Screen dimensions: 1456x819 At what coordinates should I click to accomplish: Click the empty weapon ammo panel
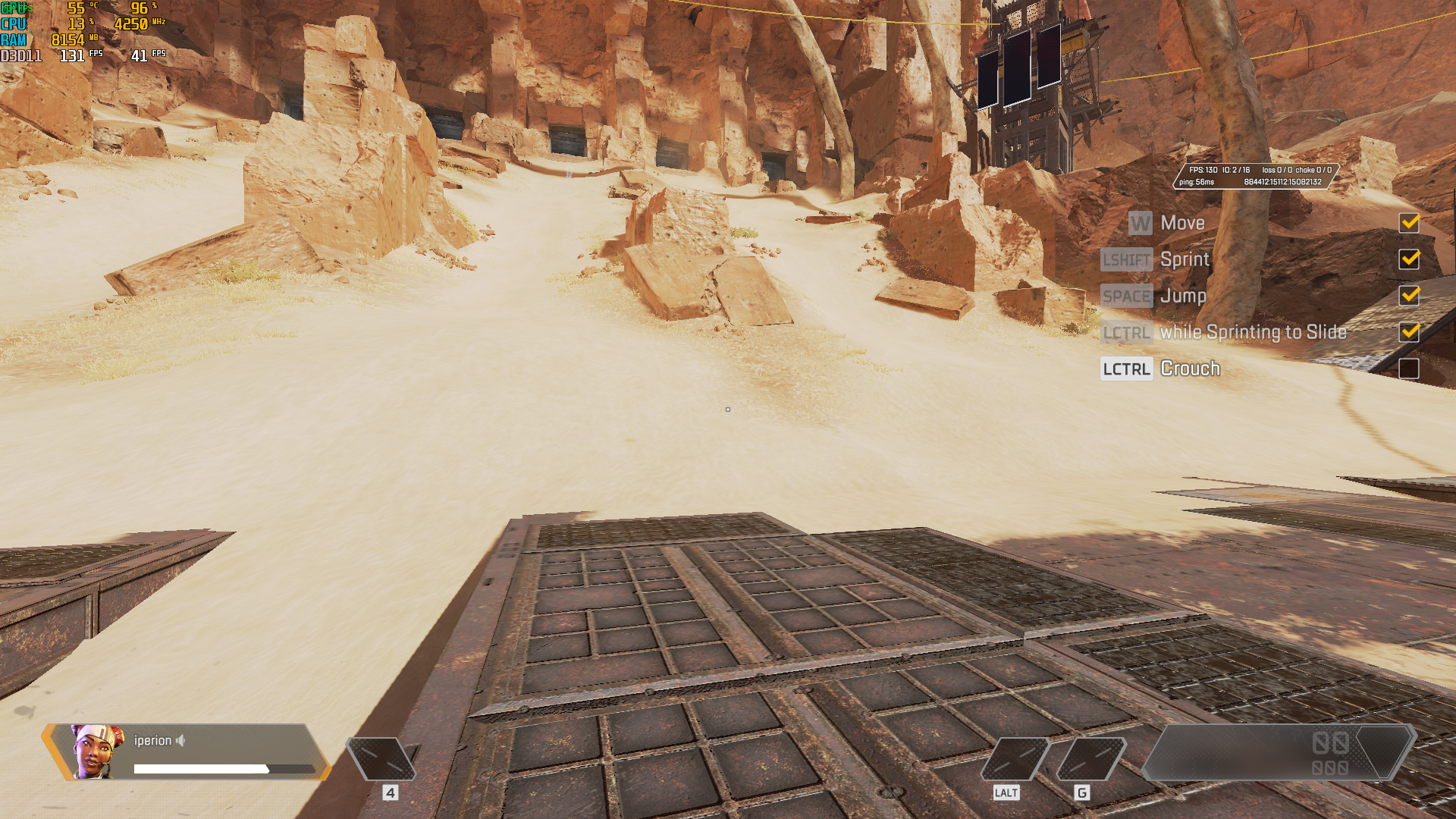tap(1276, 752)
